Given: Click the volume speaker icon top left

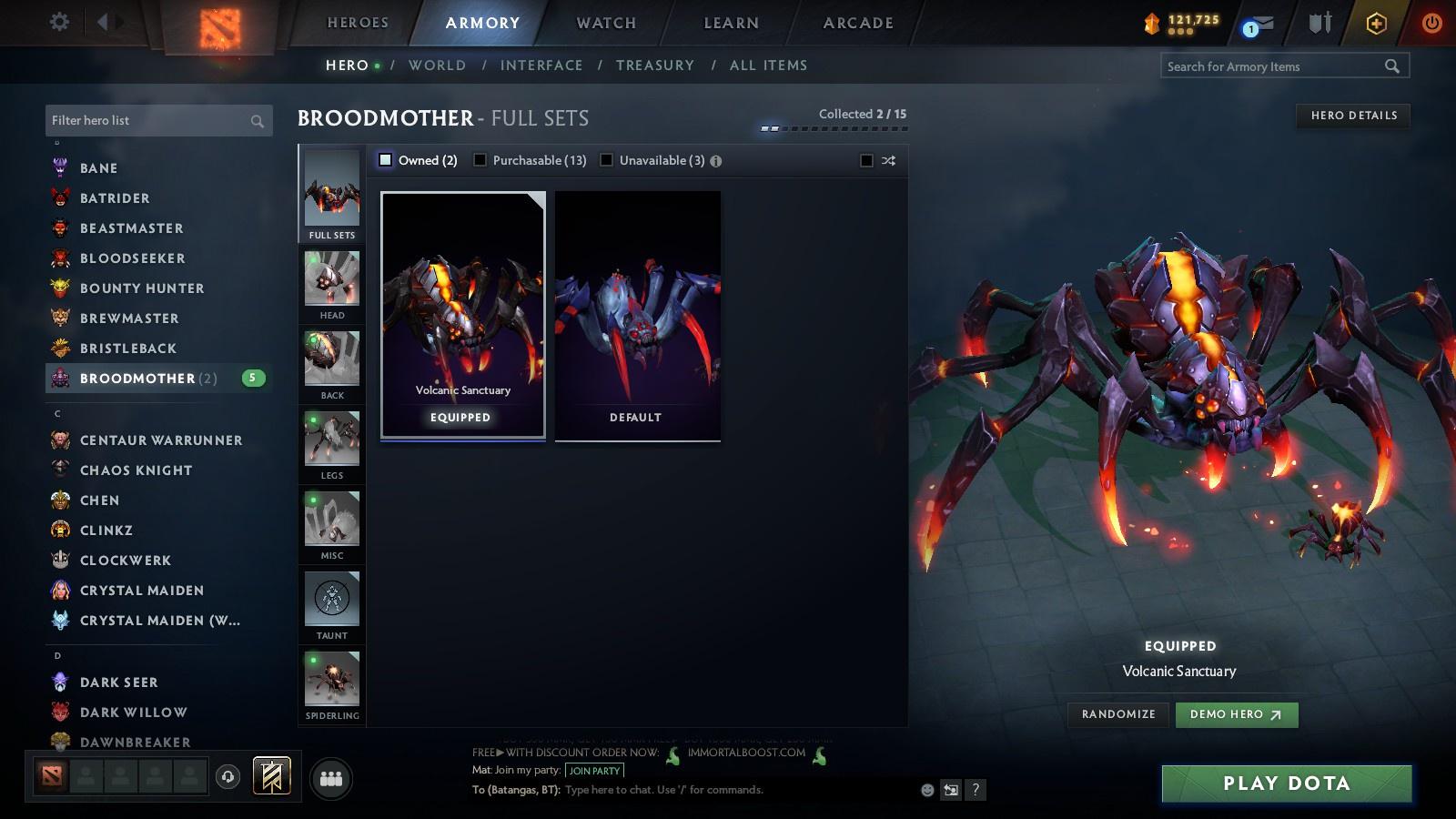Looking at the screenshot, I should pyautogui.click(x=107, y=21).
